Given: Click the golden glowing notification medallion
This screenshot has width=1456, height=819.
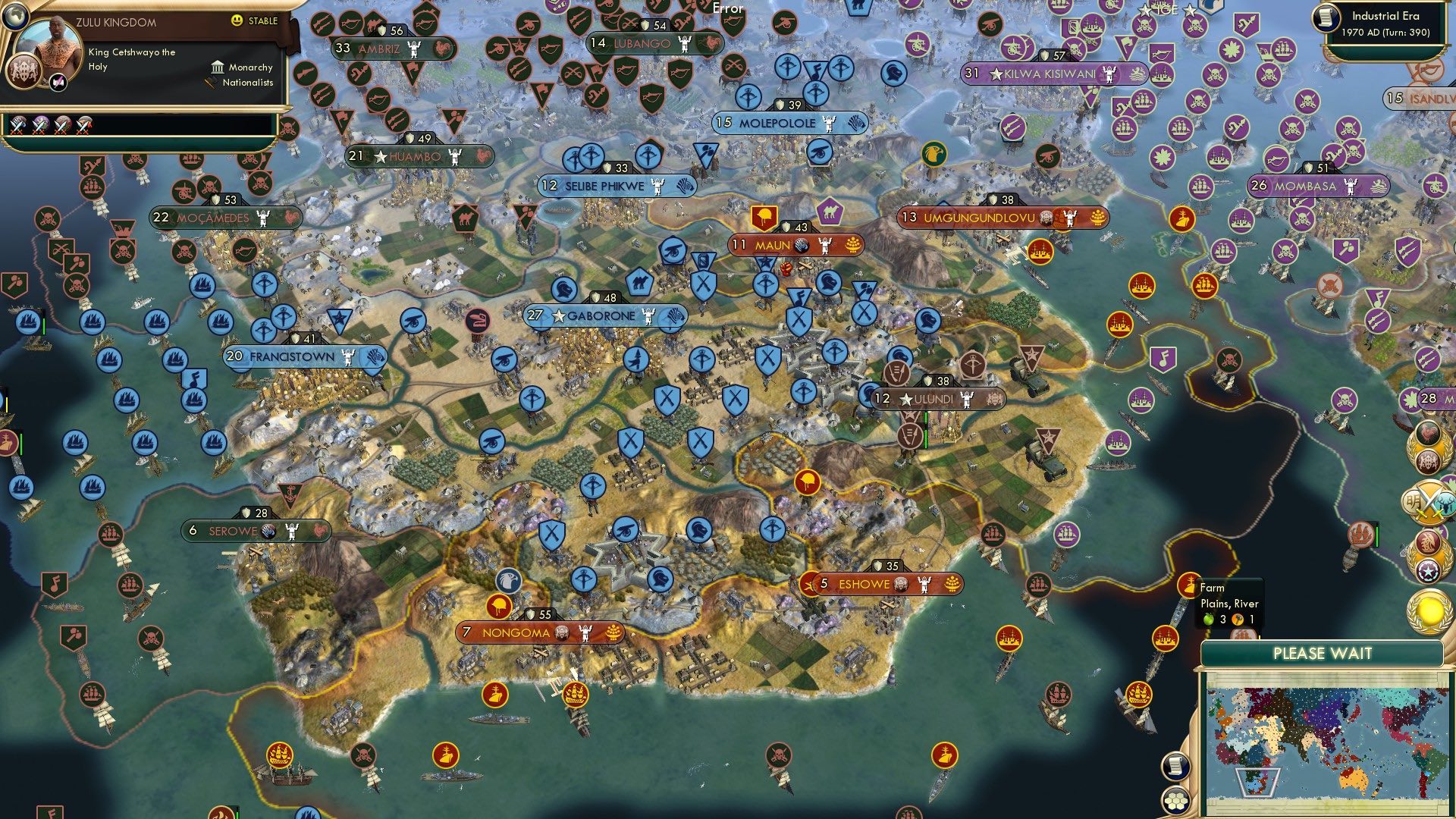Looking at the screenshot, I should click(1429, 608).
